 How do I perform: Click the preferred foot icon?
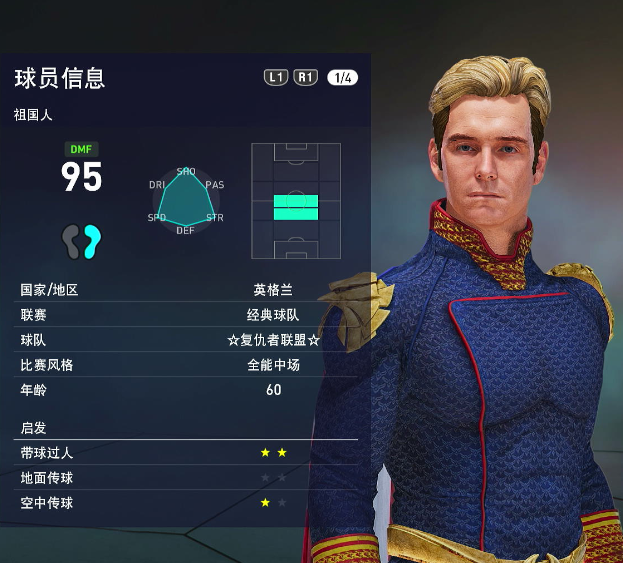(81, 240)
